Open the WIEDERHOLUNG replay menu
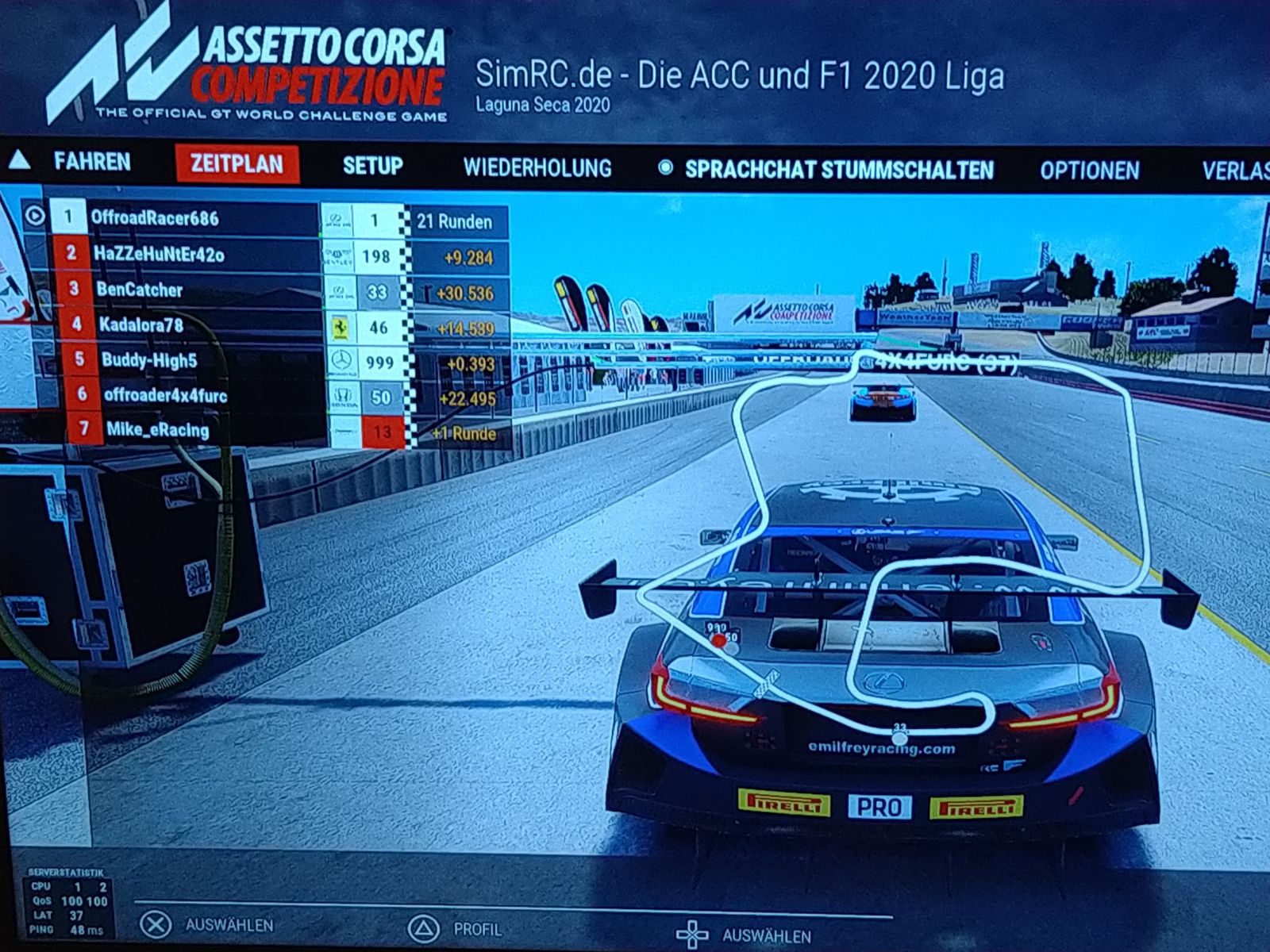 [x=537, y=167]
